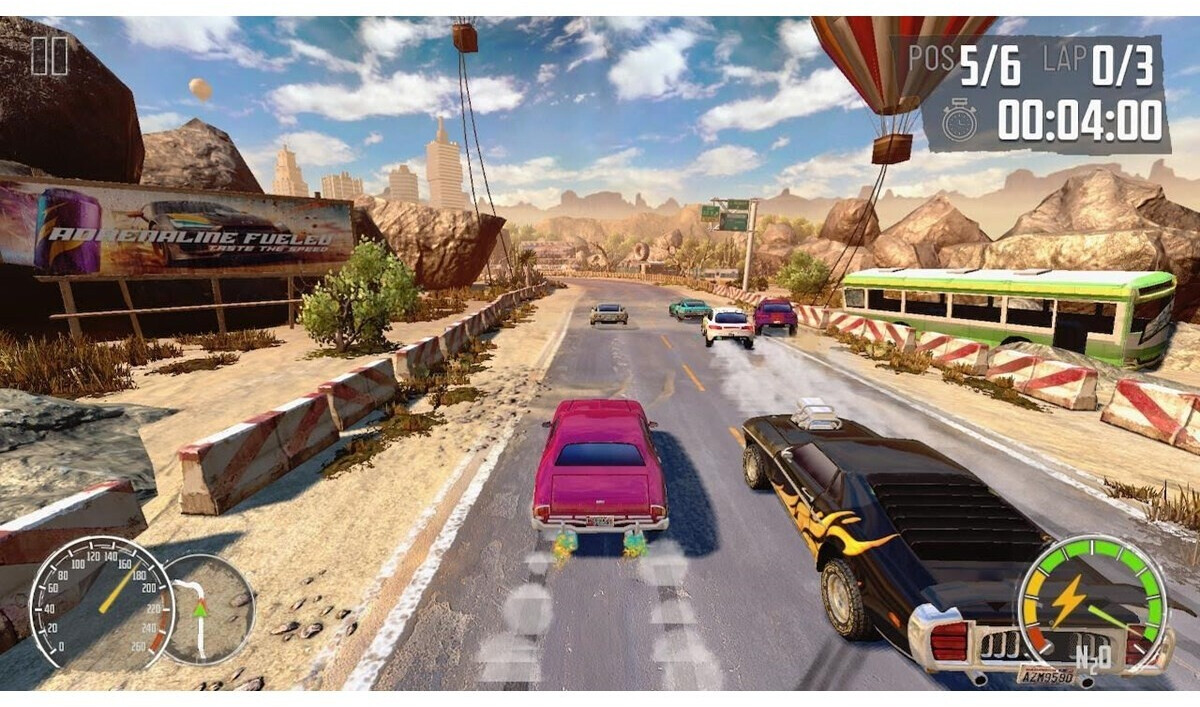This screenshot has width=1200, height=707.
Task: Activate the N2O nitro boost gauge
Action: point(1091,605)
